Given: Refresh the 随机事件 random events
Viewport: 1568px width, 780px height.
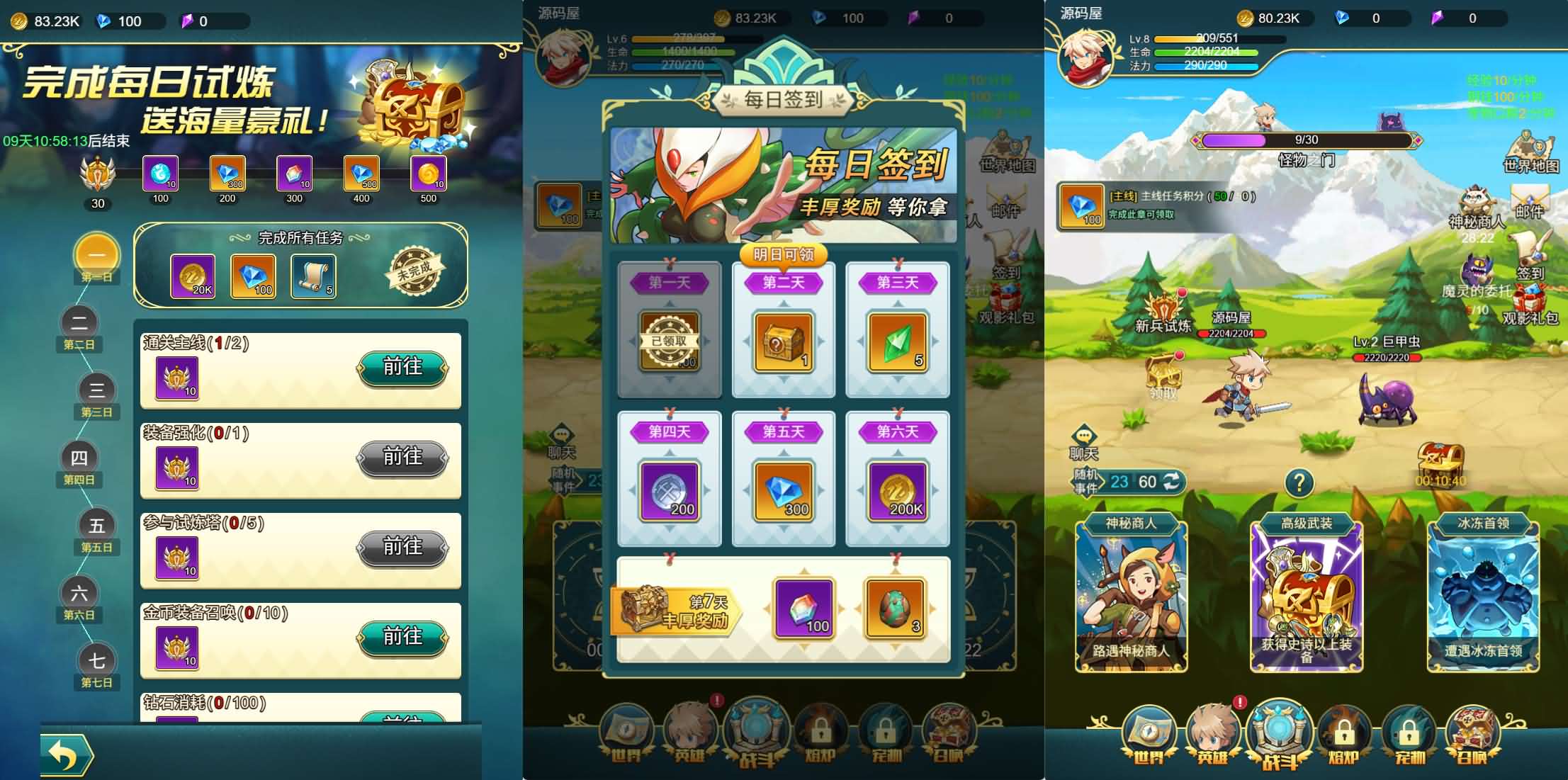Looking at the screenshot, I should (x=1172, y=482).
